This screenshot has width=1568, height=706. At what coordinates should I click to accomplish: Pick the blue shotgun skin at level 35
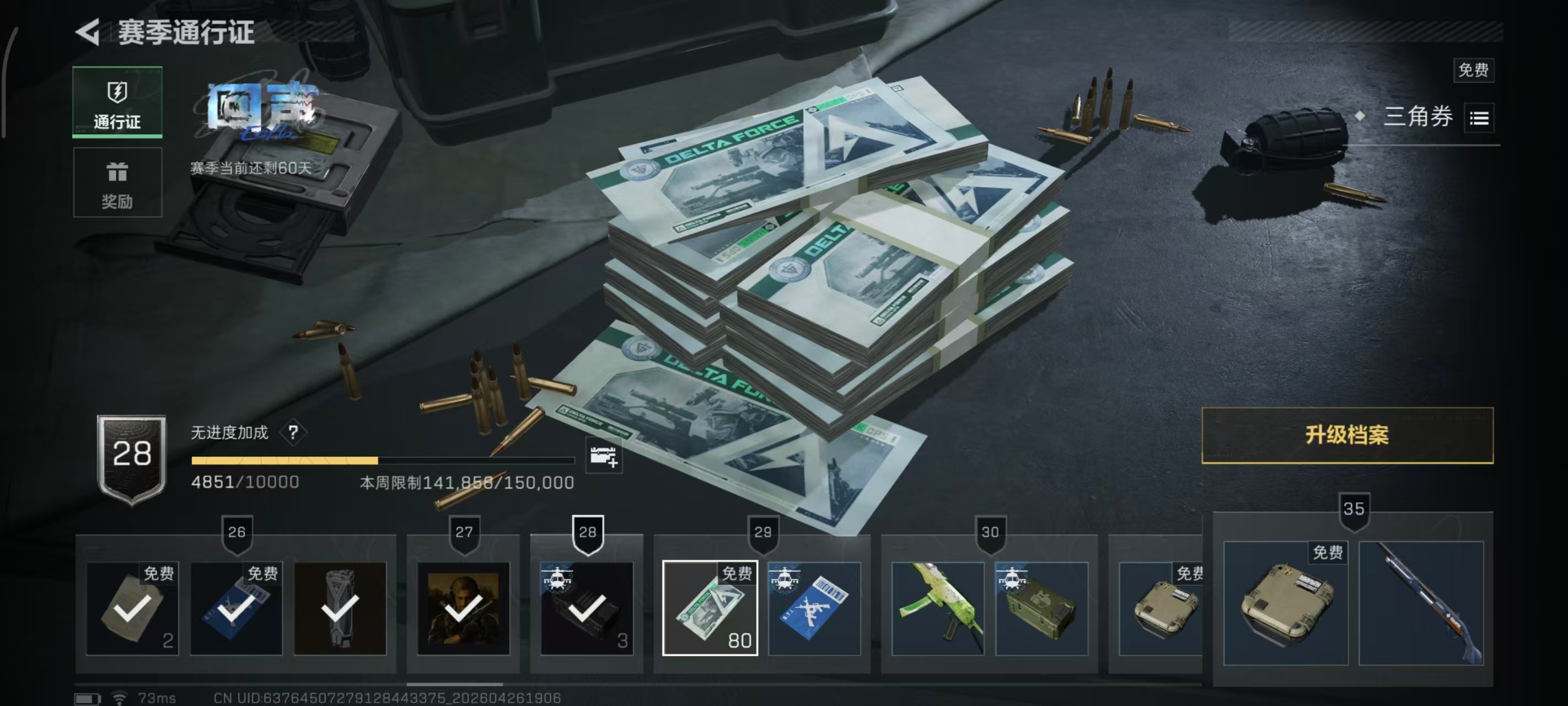(1421, 603)
